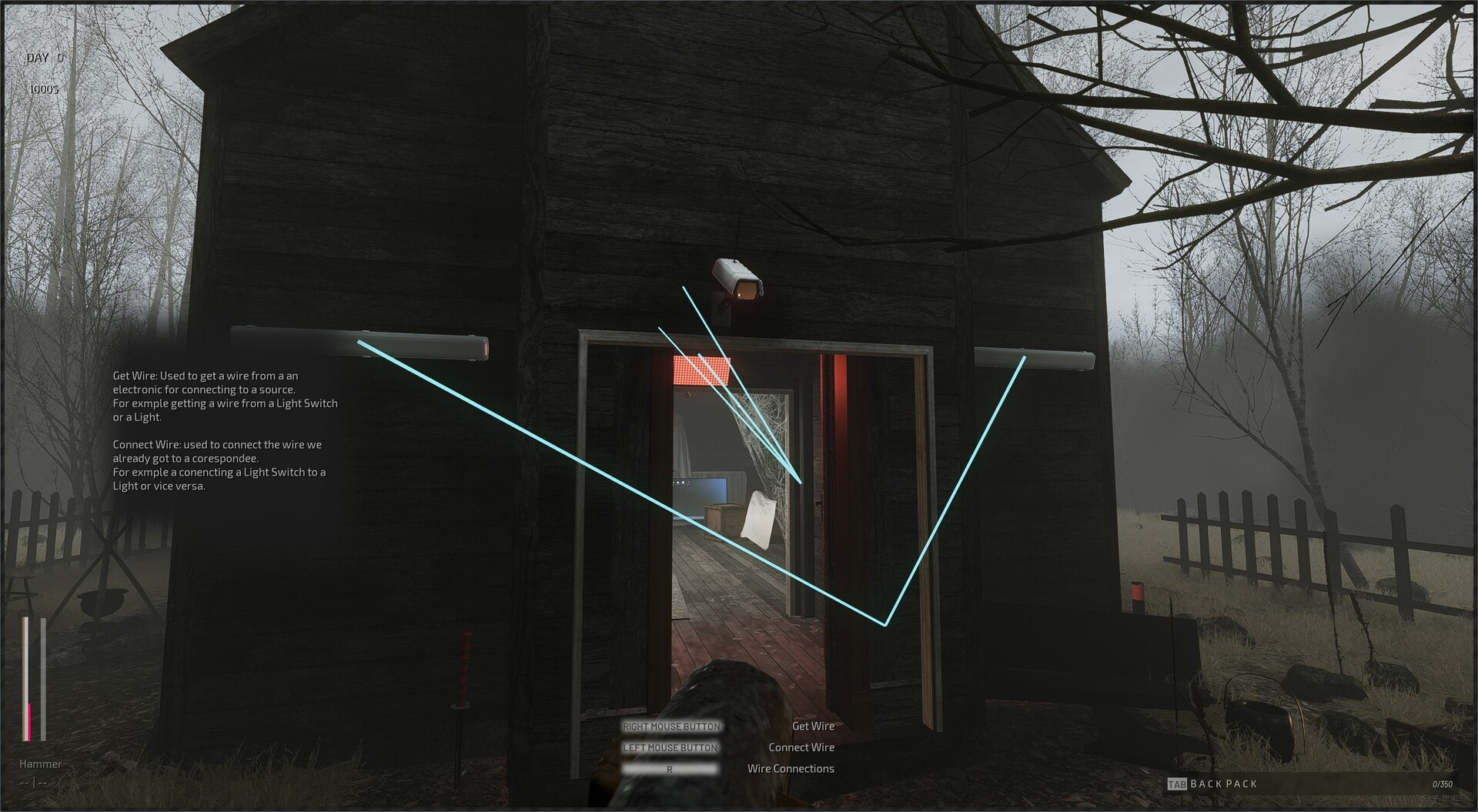Viewport: 1478px width, 812px height.
Task: Toggle Wire Connections visibility
Action: click(x=791, y=768)
